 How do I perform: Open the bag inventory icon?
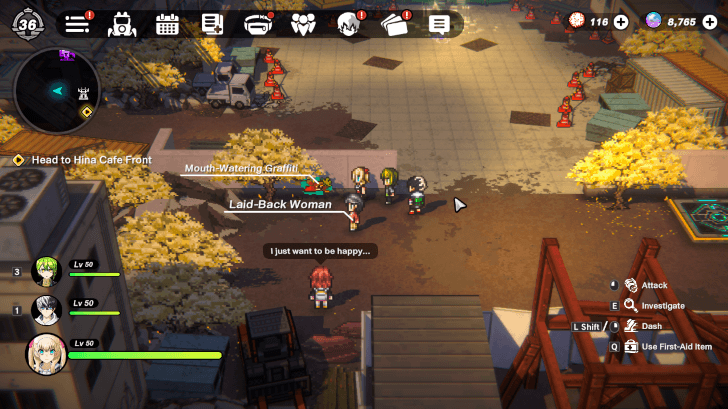point(258,23)
